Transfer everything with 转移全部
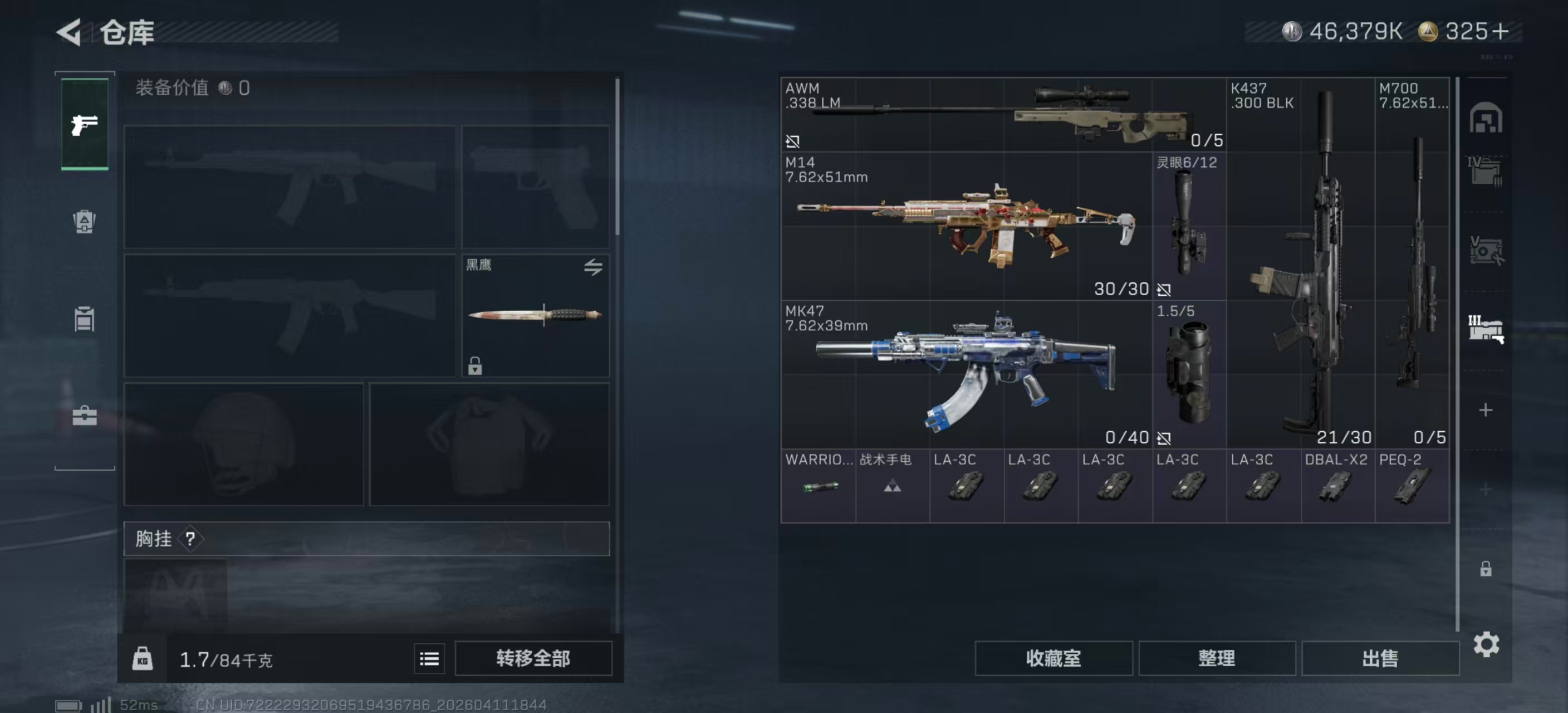 click(533, 658)
